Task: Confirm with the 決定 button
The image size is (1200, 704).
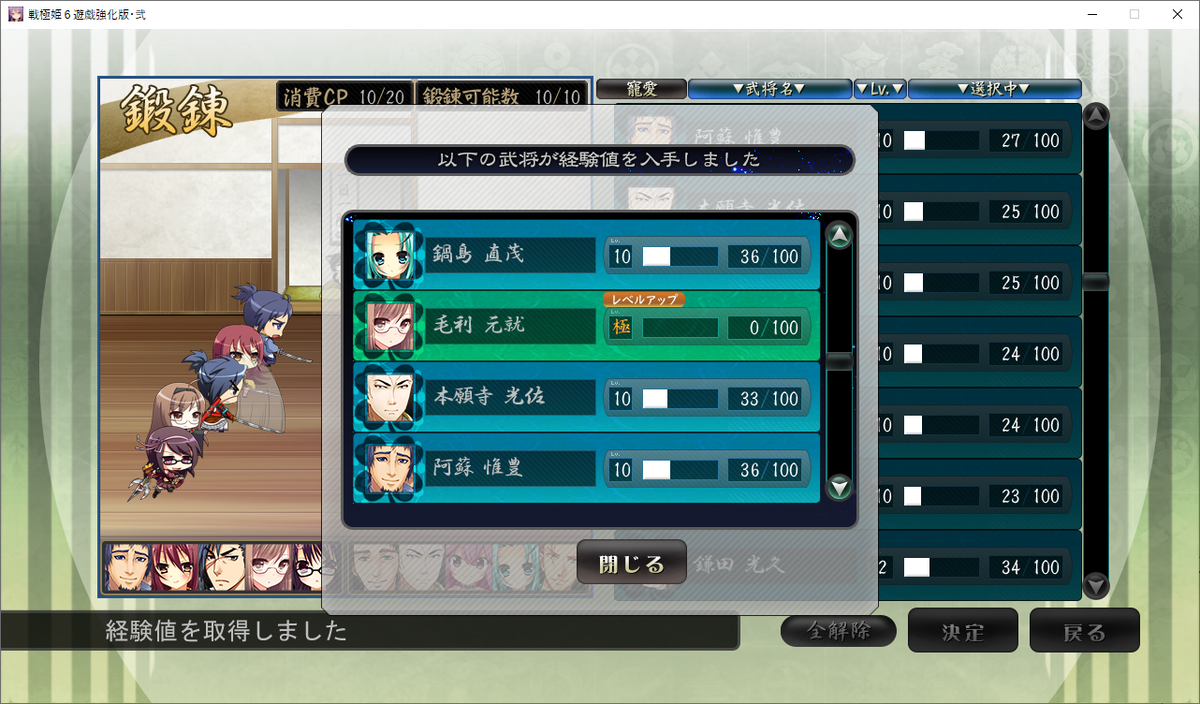Action: [x=962, y=631]
